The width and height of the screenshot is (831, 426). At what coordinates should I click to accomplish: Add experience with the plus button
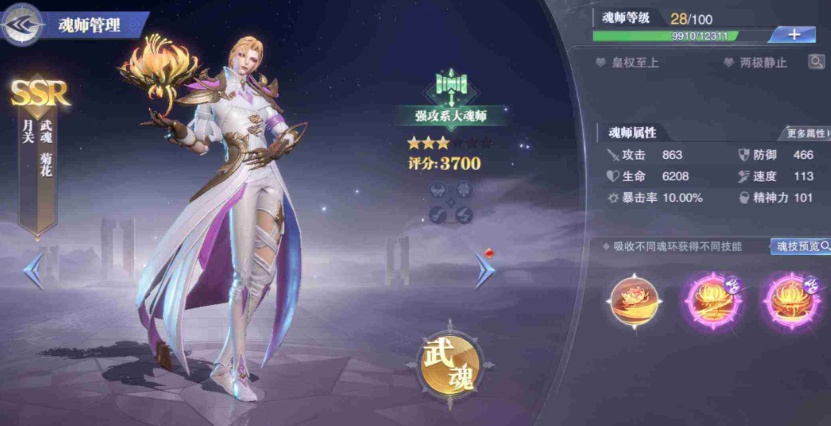794,34
